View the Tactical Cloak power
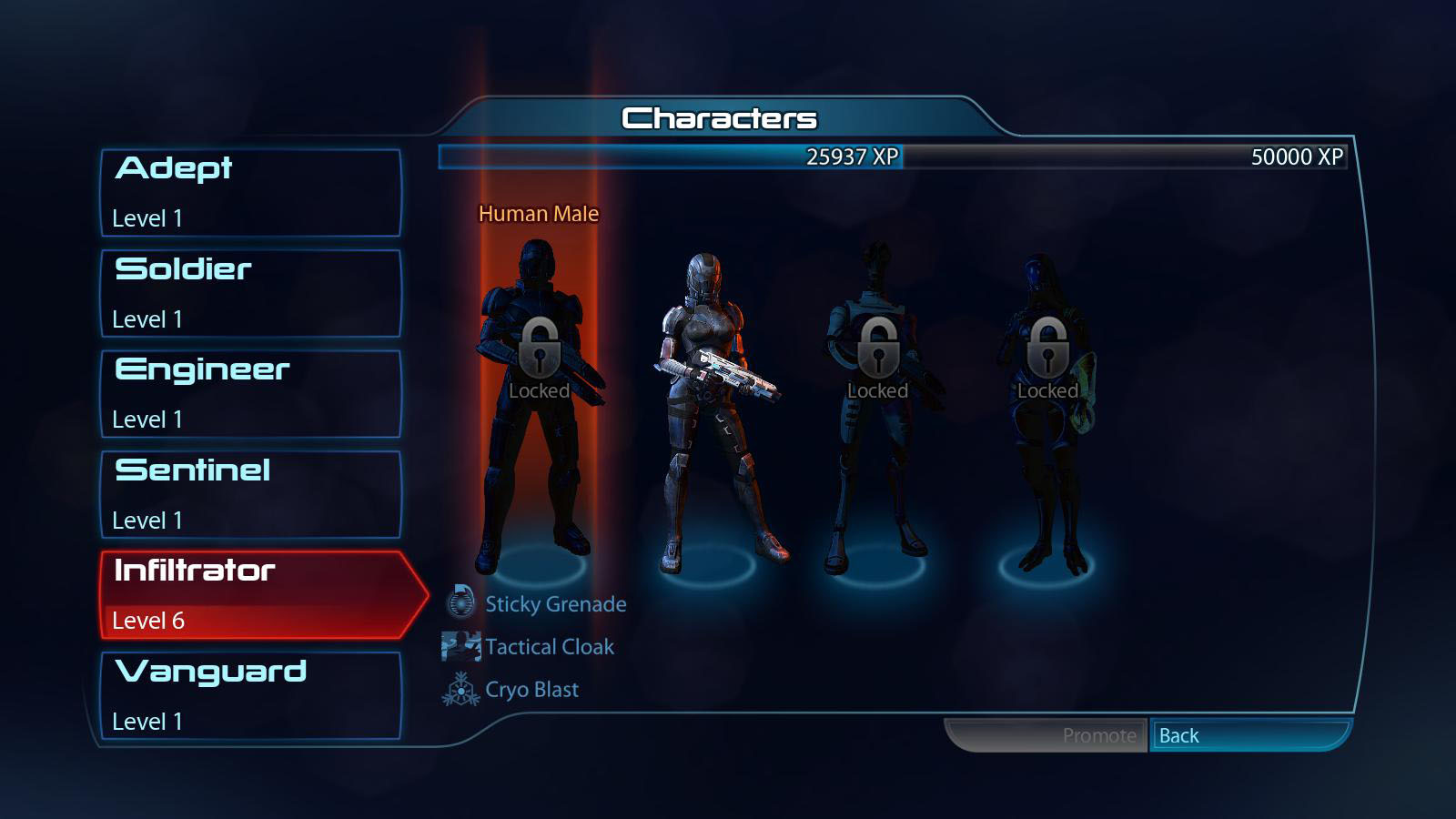The image size is (1456, 819). pos(549,647)
